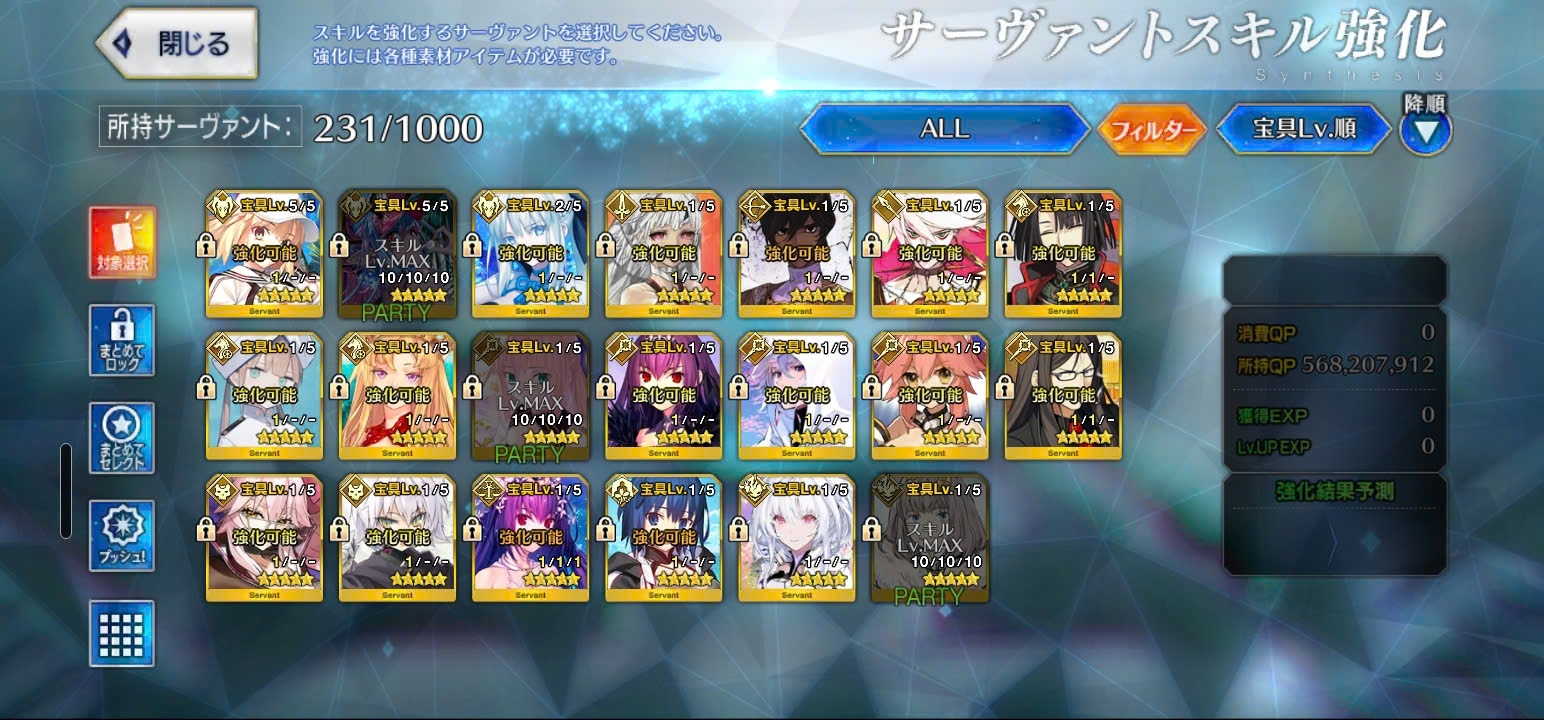Viewport: 1544px width, 720px height.
Task: Toggle the 降順 descending arrow
Action: click(x=1426, y=129)
